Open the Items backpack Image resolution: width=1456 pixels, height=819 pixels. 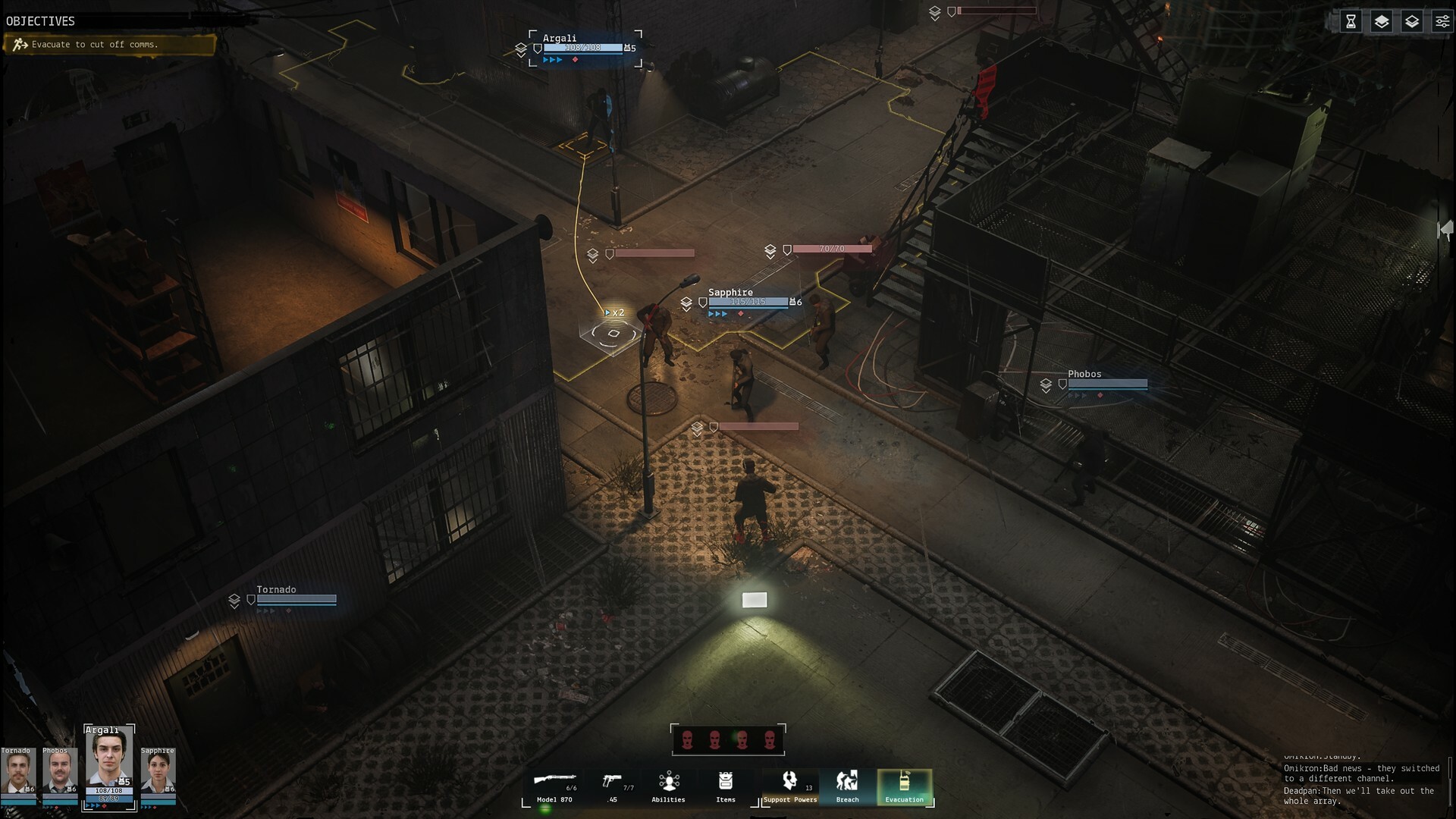[x=726, y=786]
